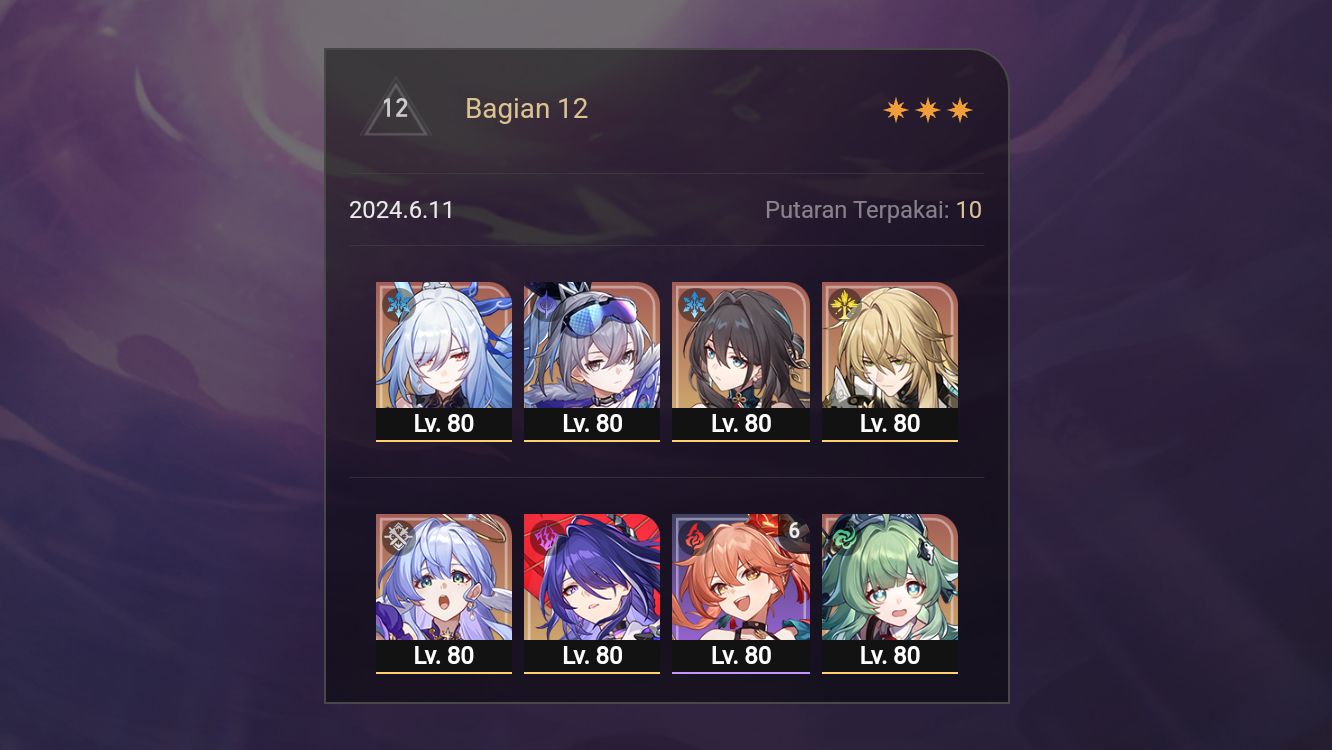Open the date entry 2024.6.11
The height and width of the screenshot is (750, 1332).
coord(402,210)
